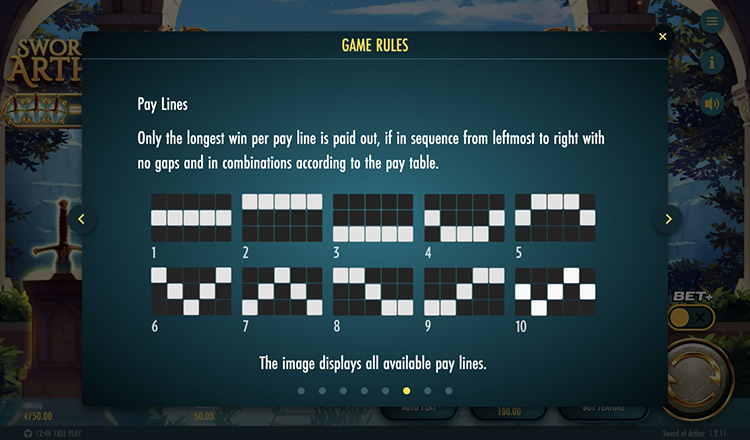Toggle the Bet+ switch
750x440 pixels.
click(692, 318)
